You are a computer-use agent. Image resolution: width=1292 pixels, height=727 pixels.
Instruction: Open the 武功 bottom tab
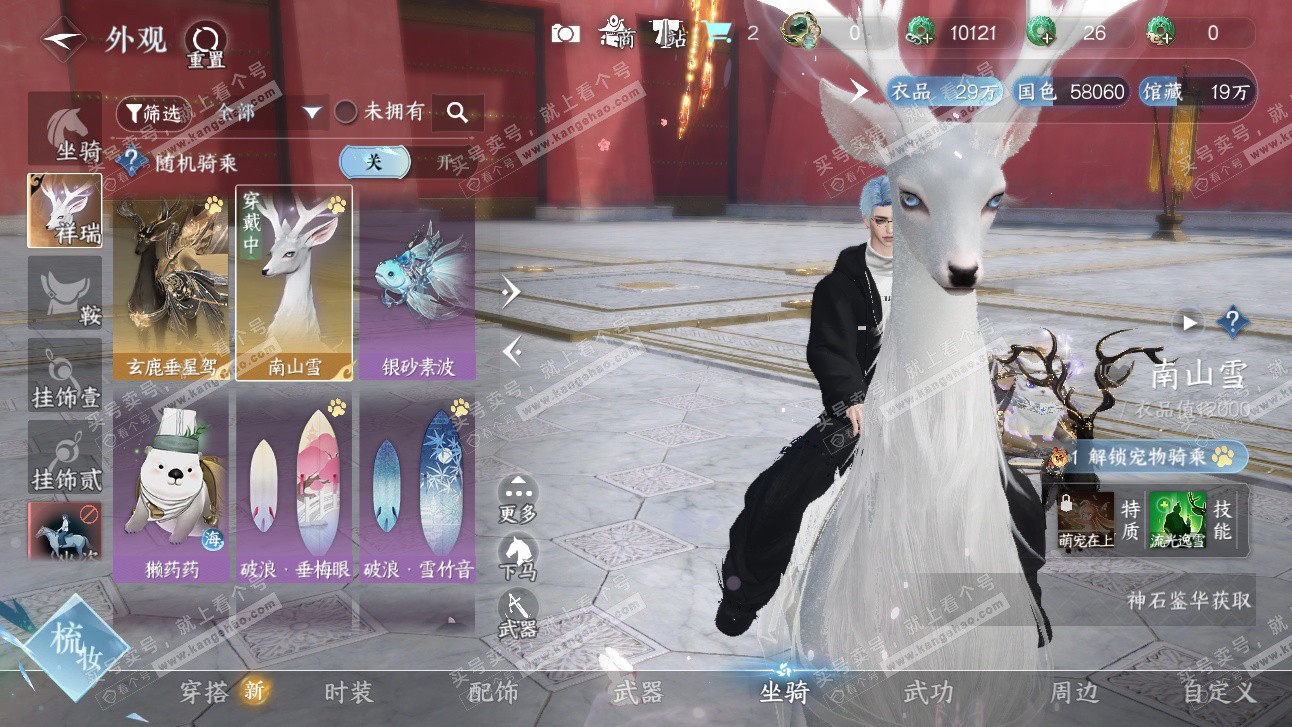click(x=928, y=692)
